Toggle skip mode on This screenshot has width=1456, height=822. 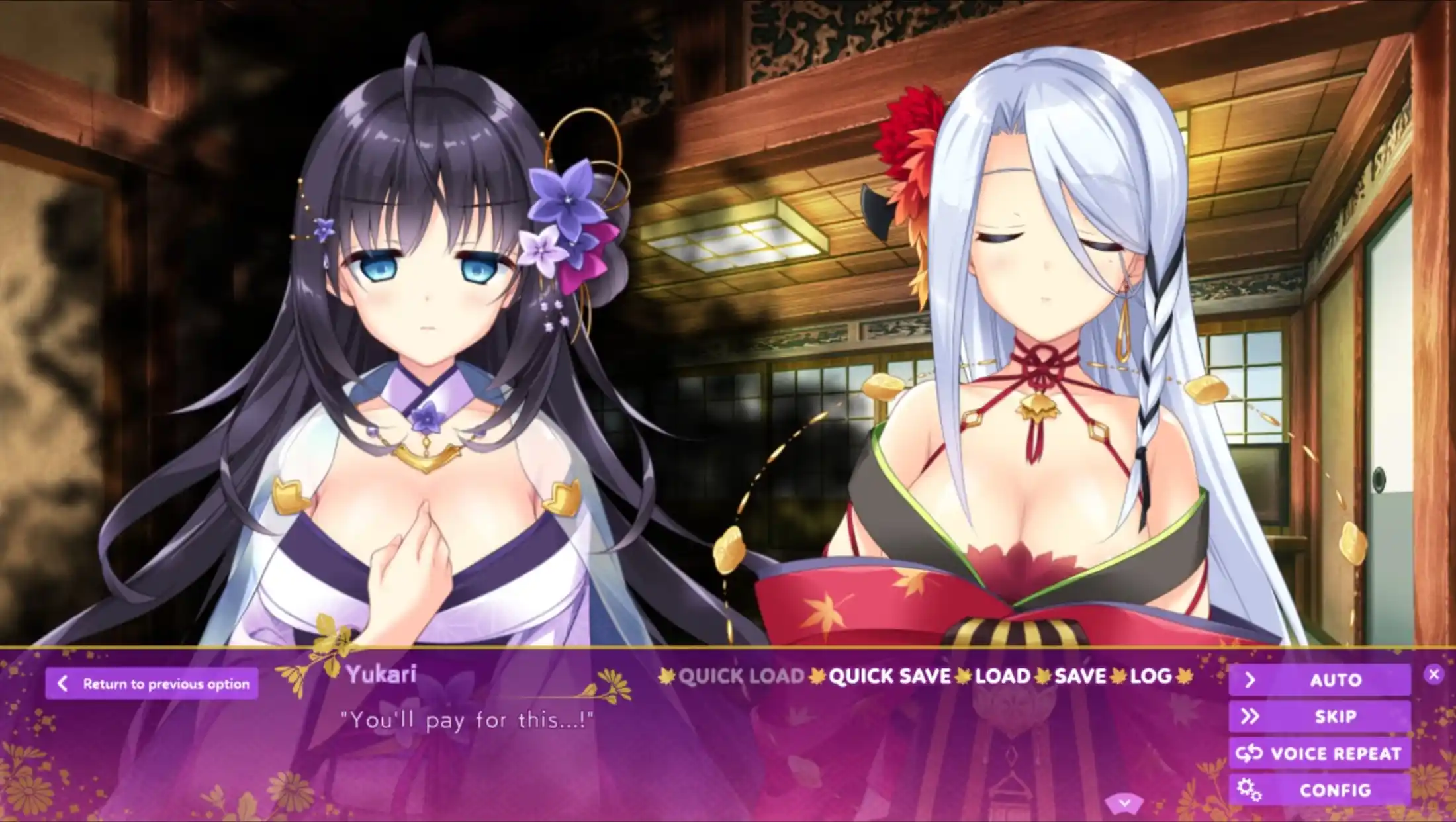coord(1337,716)
